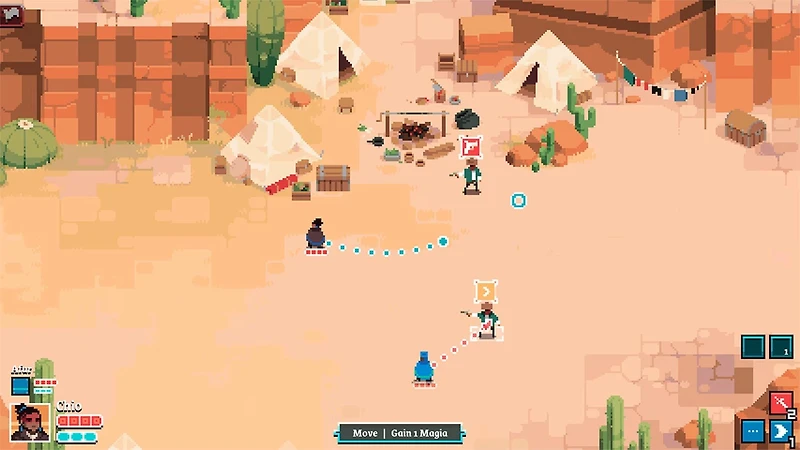This screenshot has height=450, width=800.
Task: Target the enemy with orange arrow marker
Action: 486,319
